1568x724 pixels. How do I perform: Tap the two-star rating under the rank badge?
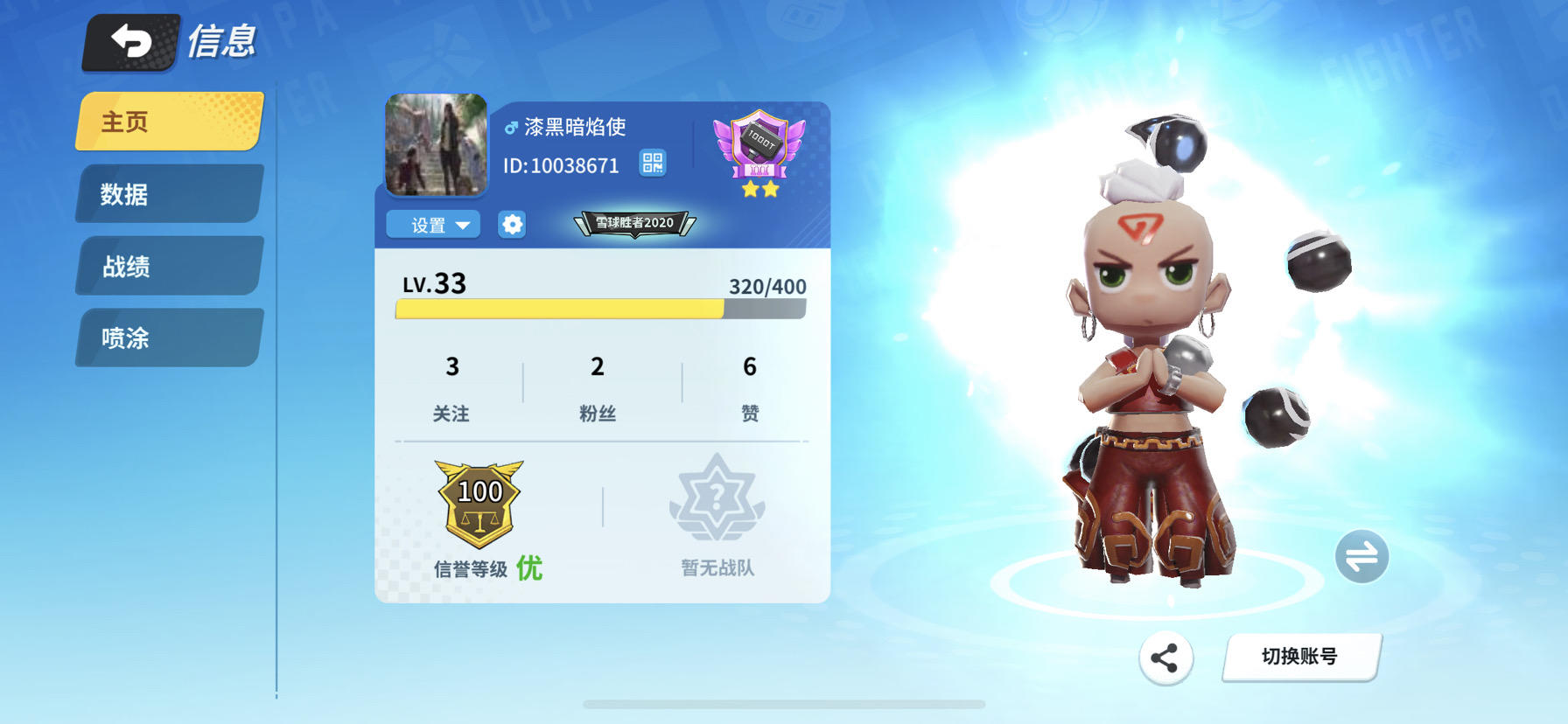(x=760, y=187)
